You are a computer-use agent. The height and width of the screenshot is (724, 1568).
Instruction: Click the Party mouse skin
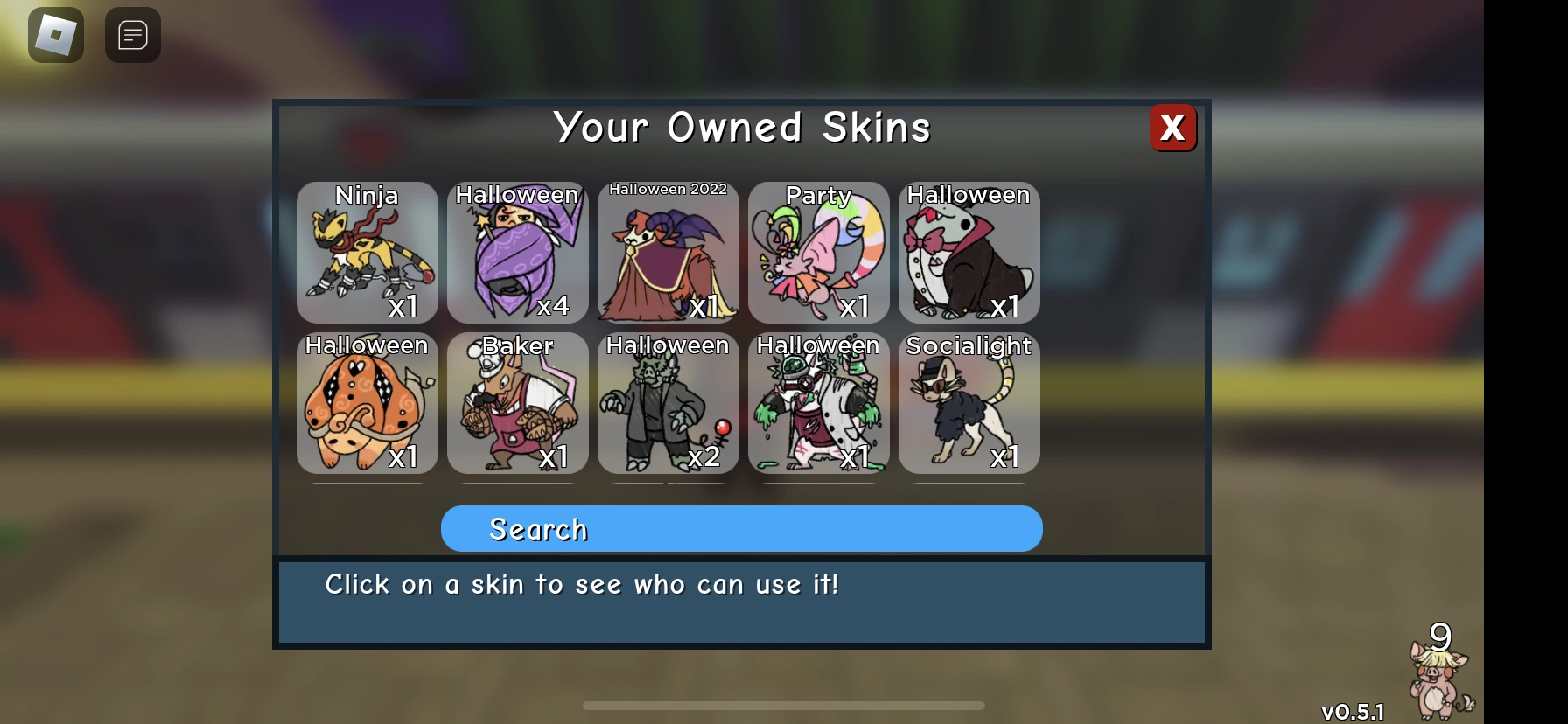(818, 254)
